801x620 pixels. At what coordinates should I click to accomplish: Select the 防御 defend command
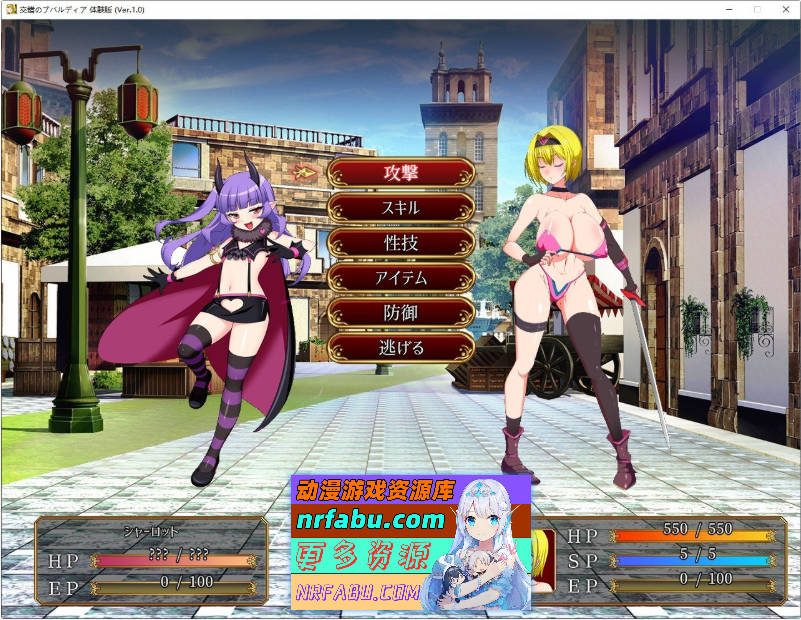(401, 313)
